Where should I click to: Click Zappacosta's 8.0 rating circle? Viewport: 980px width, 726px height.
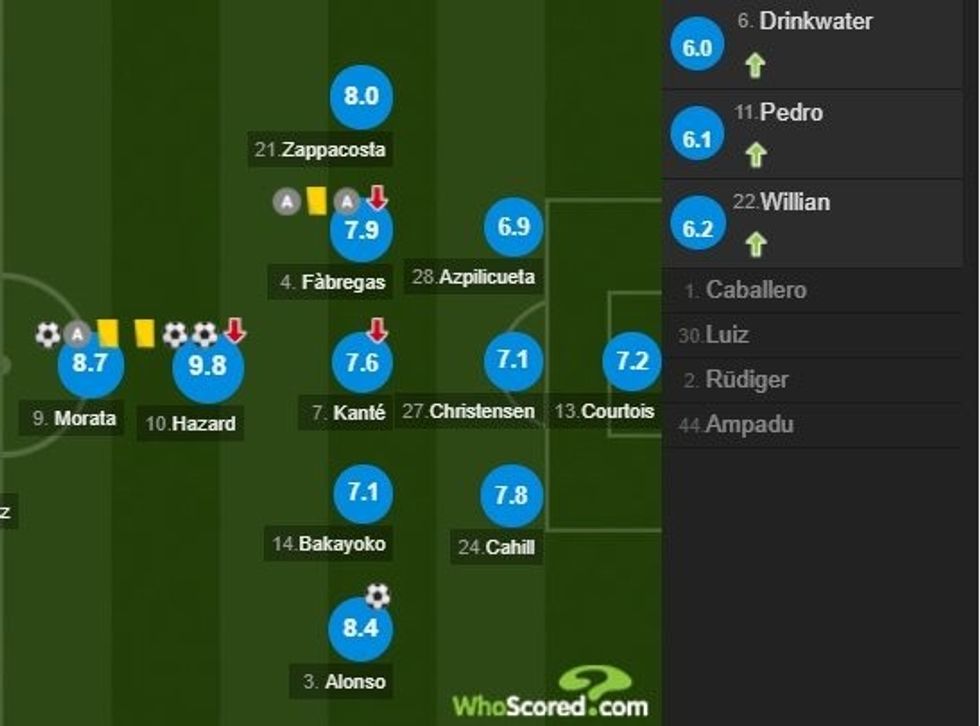coord(361,97)
